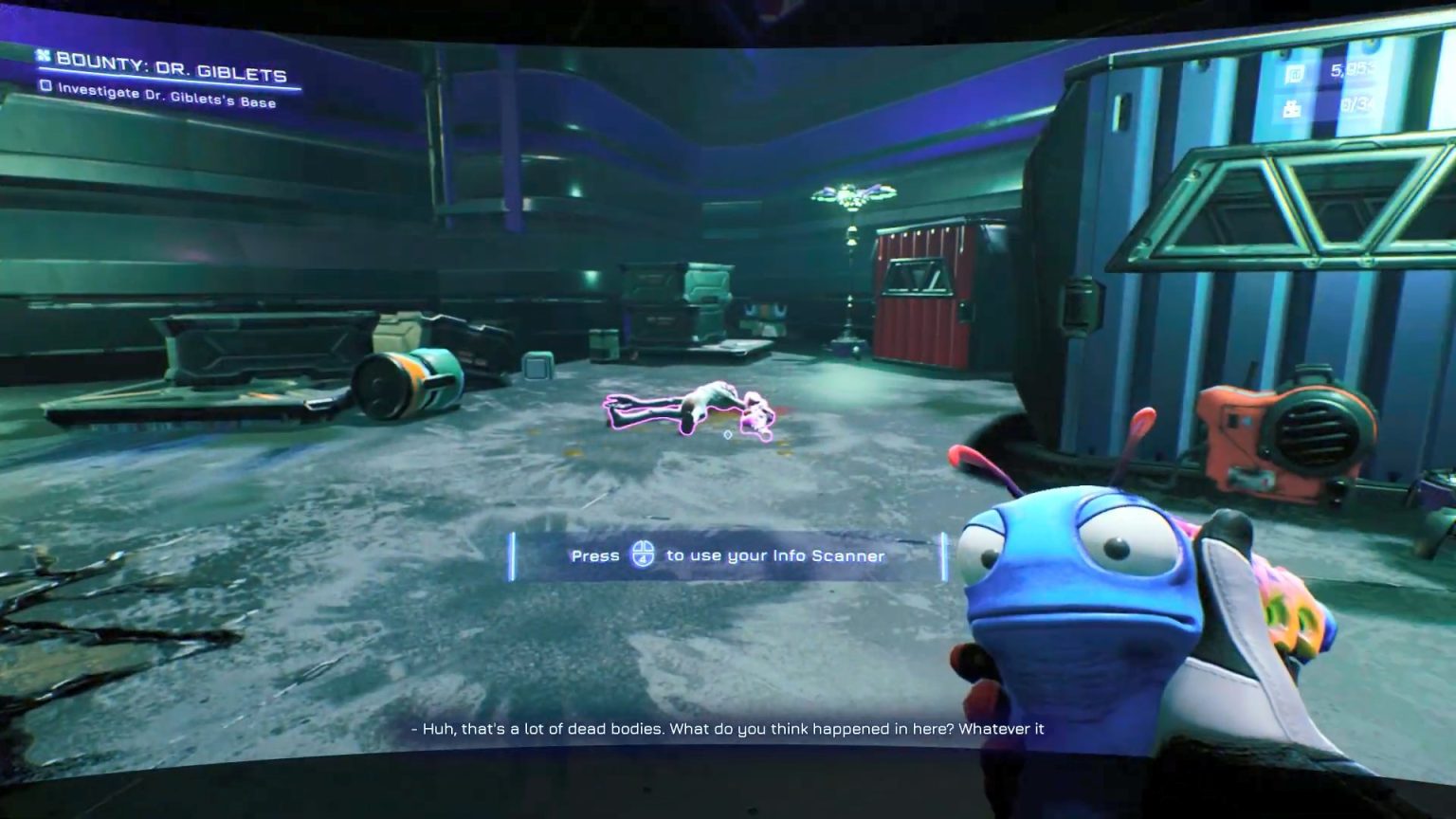Click the 0/34 collectible progress counter
This screenshot has width=1456, height=819.
[x=1357, y=106]
